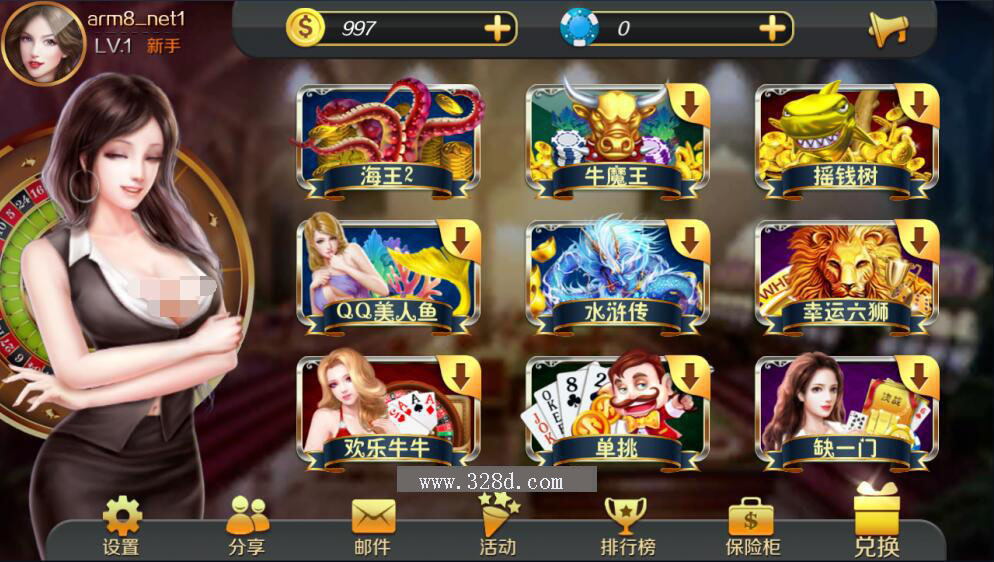Open the 邮件 mail envelope

click(x=373, y=526)
